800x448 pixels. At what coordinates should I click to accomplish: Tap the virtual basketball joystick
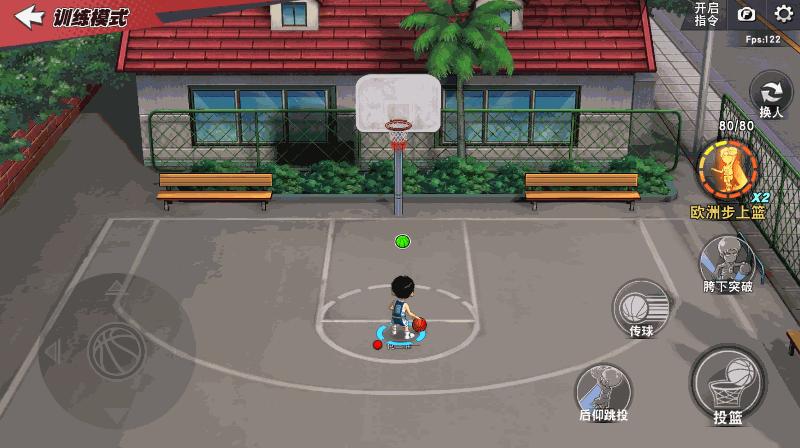116,350
